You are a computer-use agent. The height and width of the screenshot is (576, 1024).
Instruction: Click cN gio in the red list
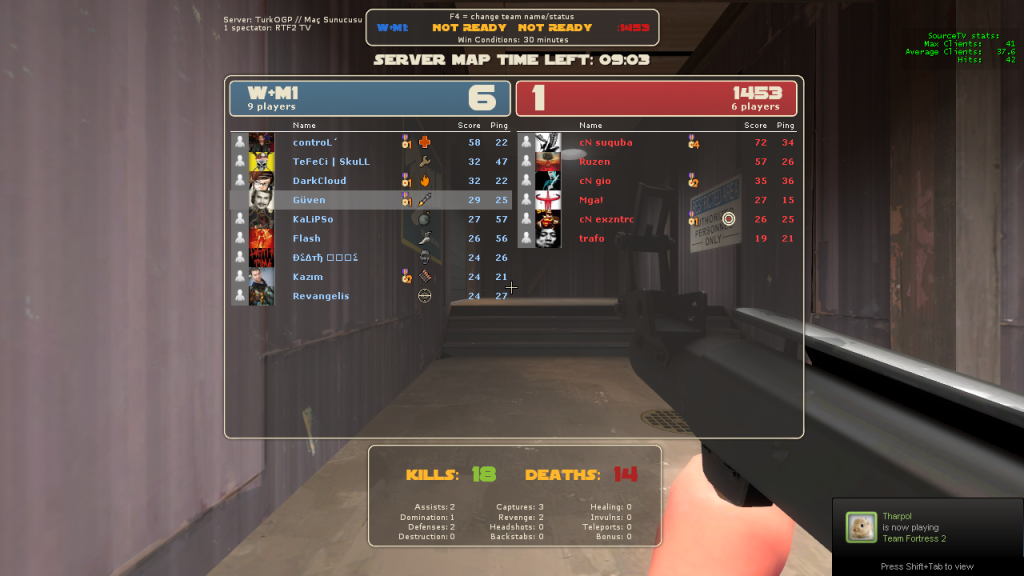tap(594, 181)
